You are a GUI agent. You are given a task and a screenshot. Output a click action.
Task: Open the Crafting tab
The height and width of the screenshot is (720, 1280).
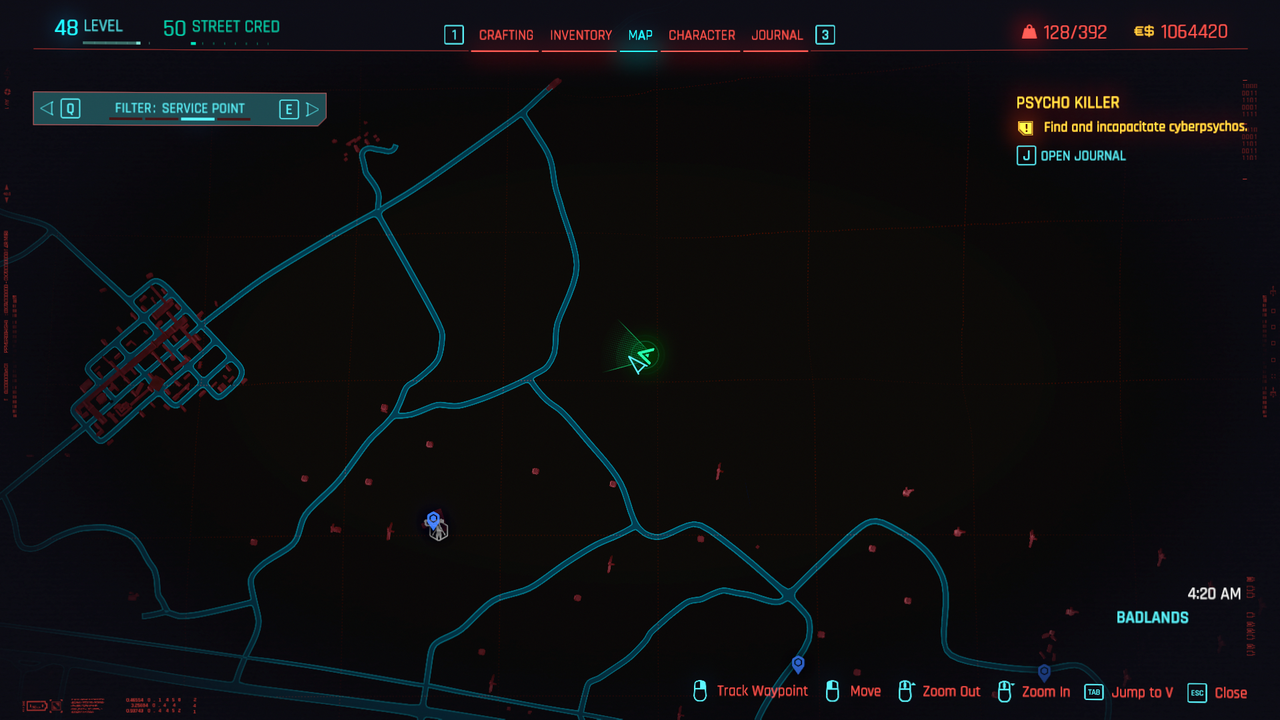point(506,35)
